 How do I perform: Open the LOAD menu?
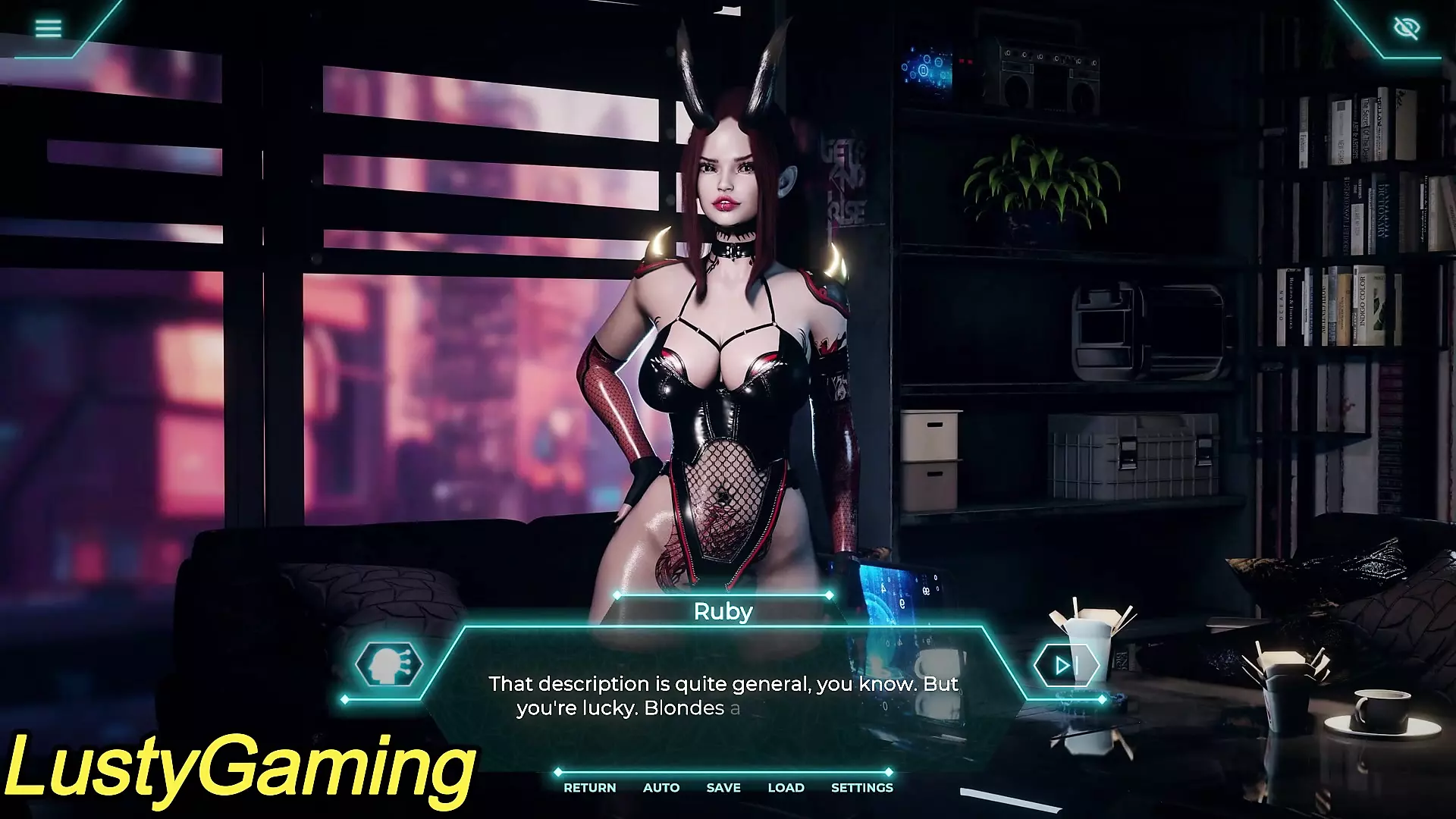(x=786, y=788)
